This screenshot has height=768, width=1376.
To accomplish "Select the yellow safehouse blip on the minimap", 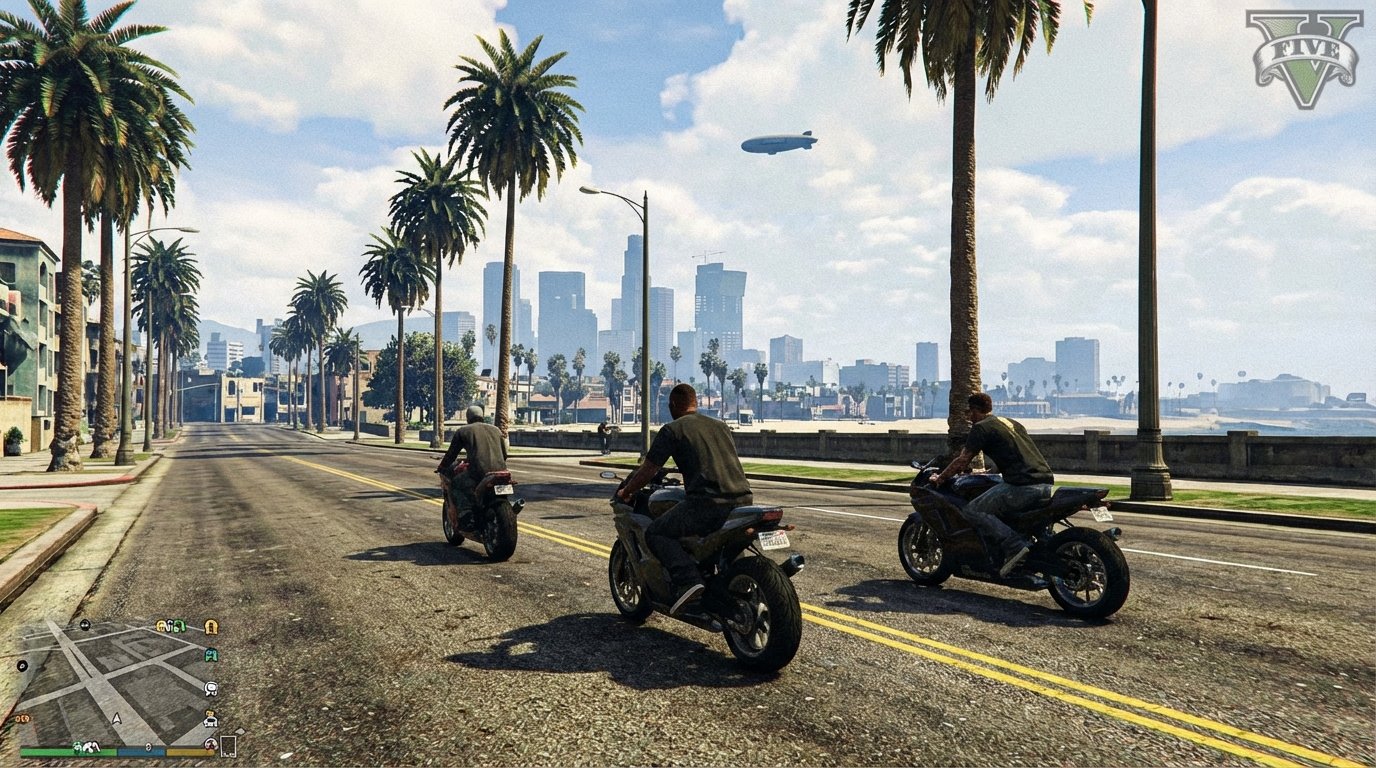I will pyautogui.click(x=210, y=627).
